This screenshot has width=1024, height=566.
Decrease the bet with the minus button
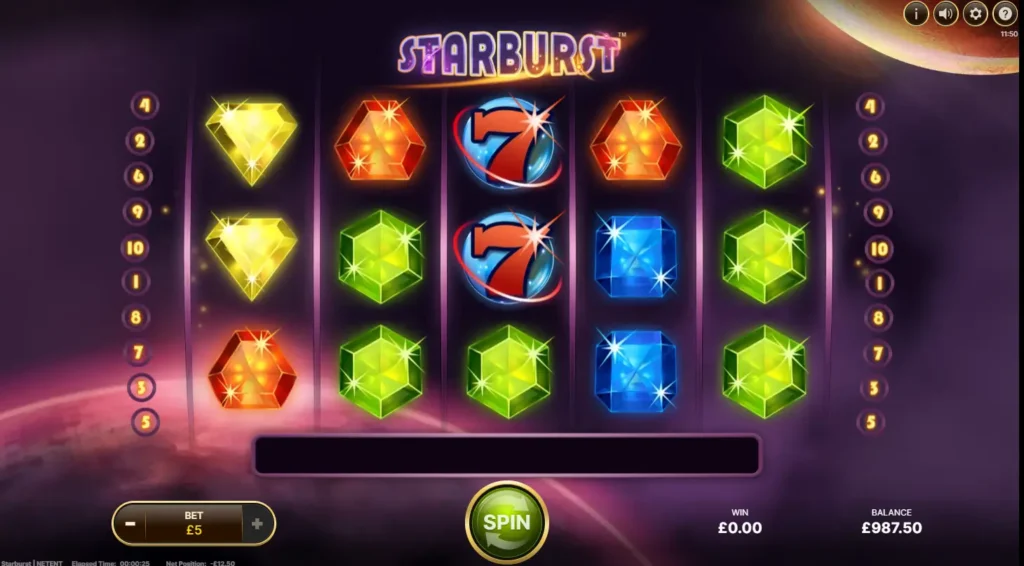tap(128, 523)
